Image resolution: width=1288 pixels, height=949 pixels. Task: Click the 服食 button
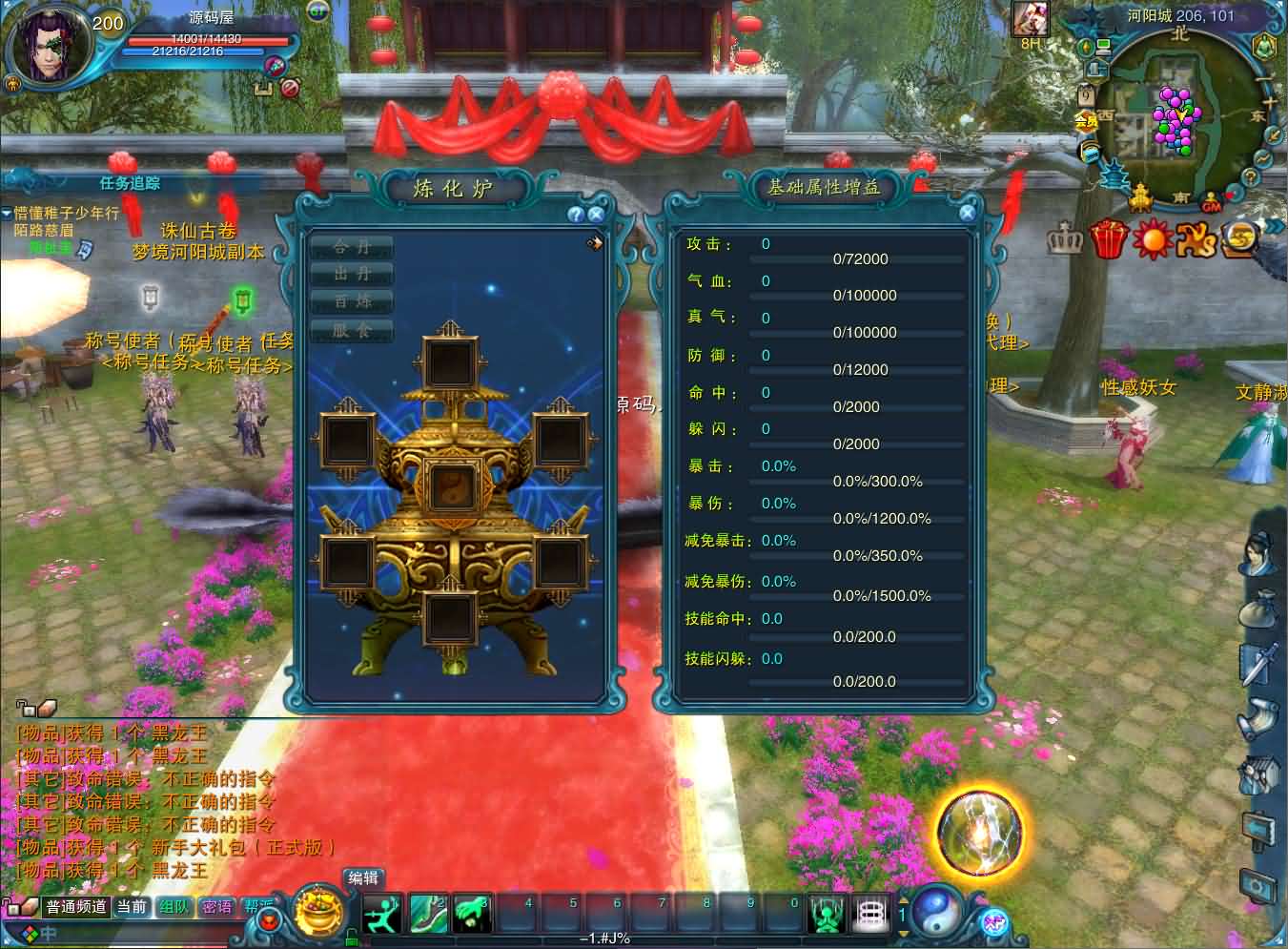pyautogui.click(x=352, y=330)
